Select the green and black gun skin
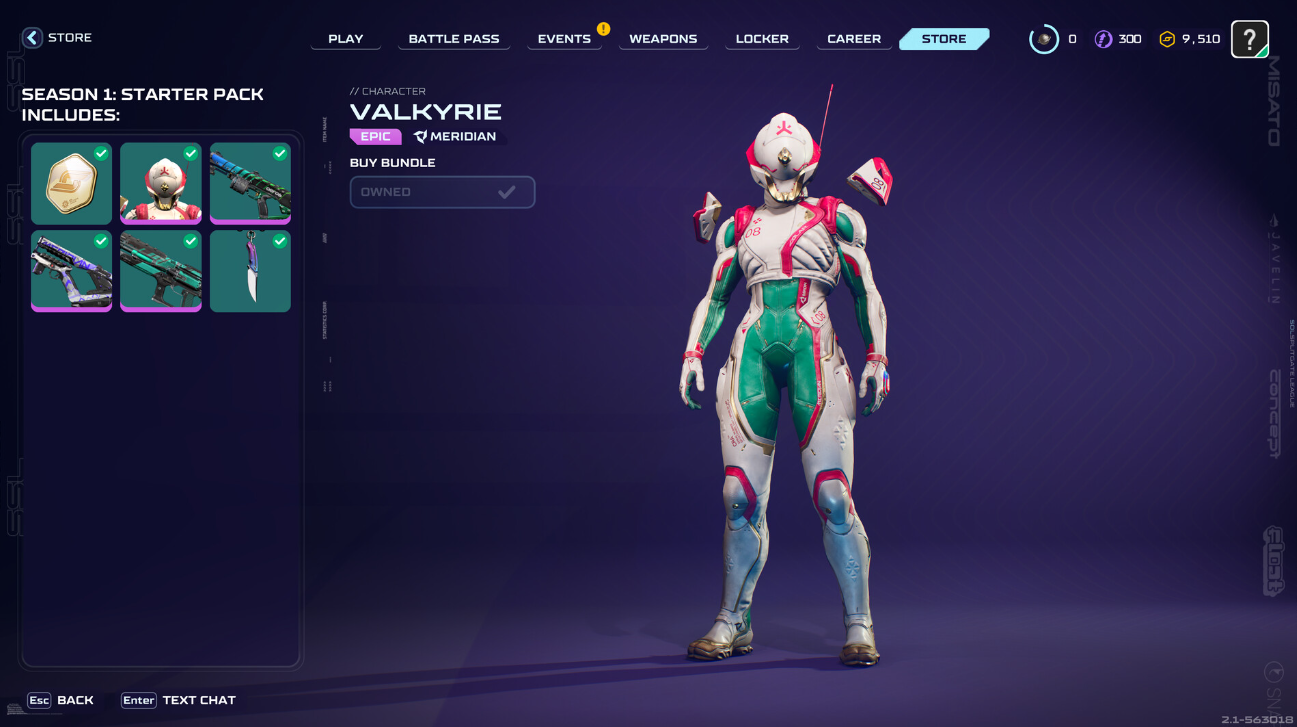Screen dimensions: 1297x727 (161, 271)
